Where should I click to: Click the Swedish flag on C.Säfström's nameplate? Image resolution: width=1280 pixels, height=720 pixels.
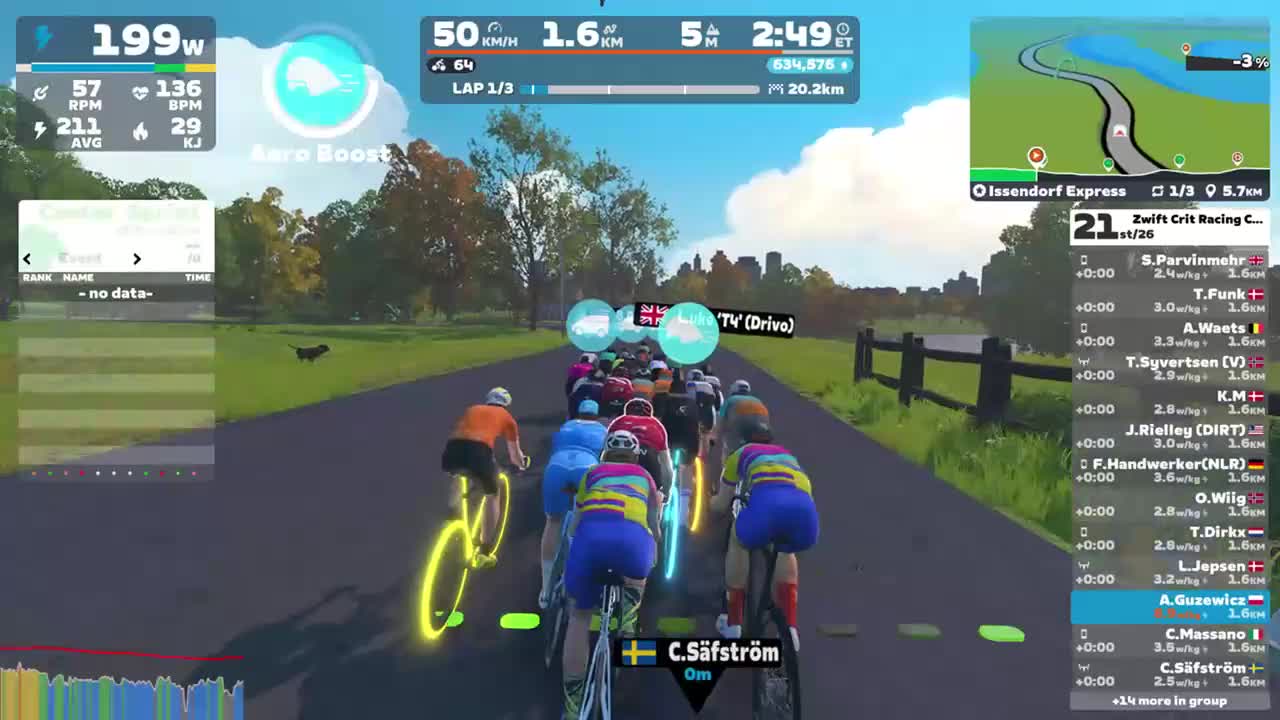641,651
